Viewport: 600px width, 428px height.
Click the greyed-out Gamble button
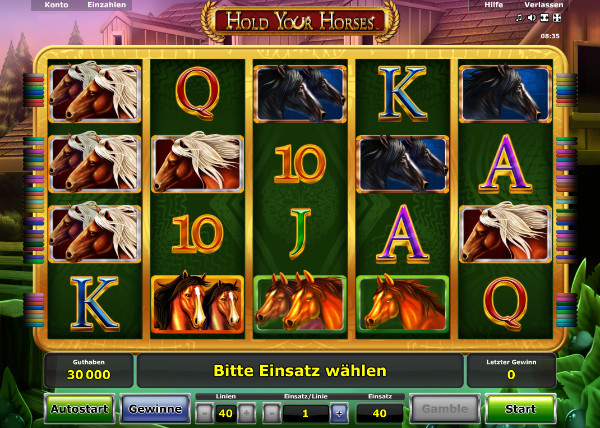coord(443,408)
